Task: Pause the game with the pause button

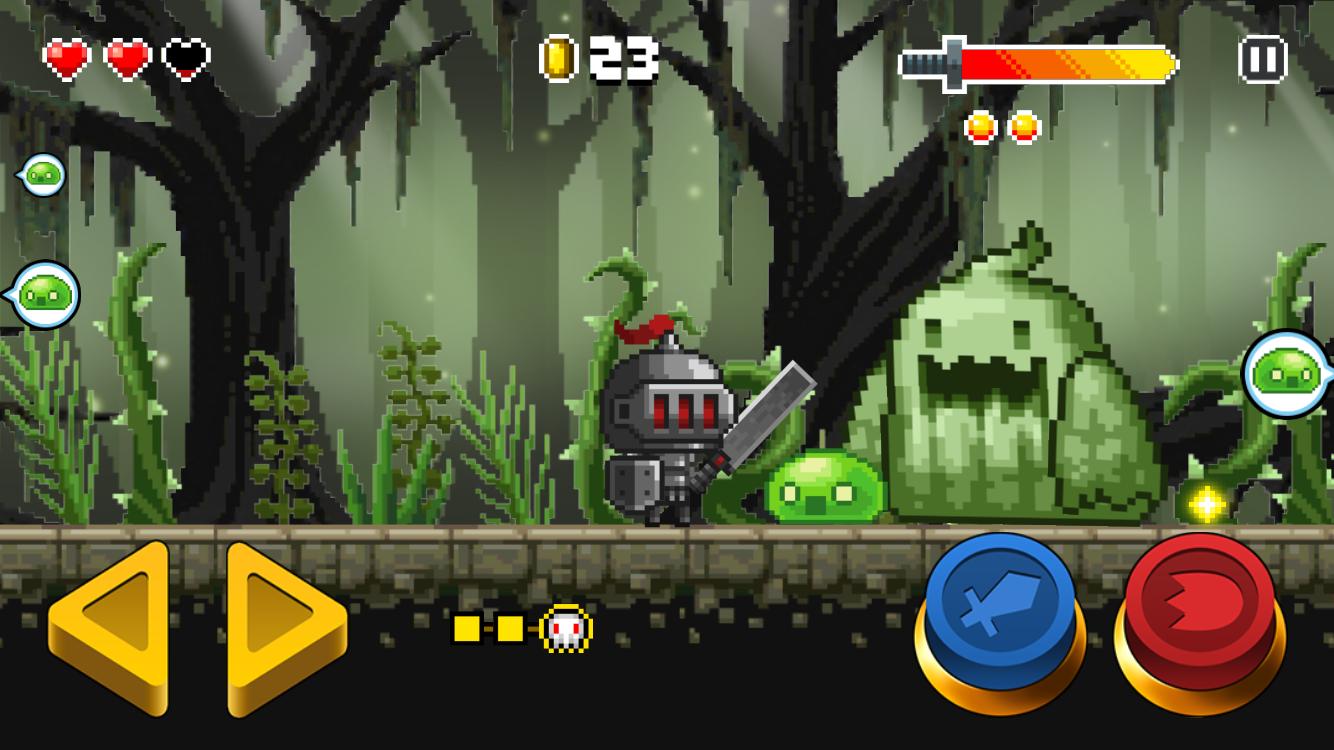Action: tap(1262, 60)
